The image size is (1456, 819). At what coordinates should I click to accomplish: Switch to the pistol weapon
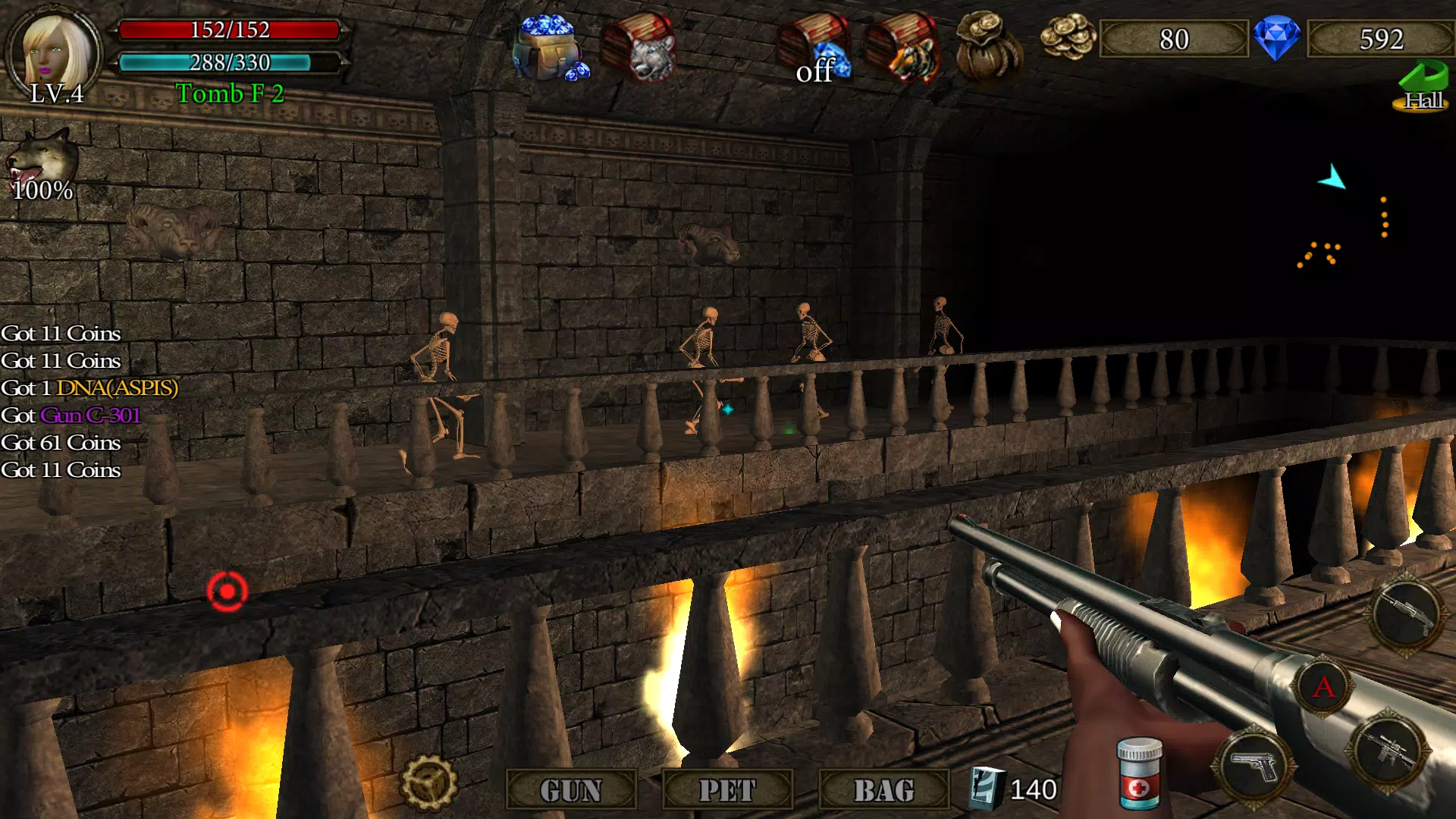pos(1254,766)
